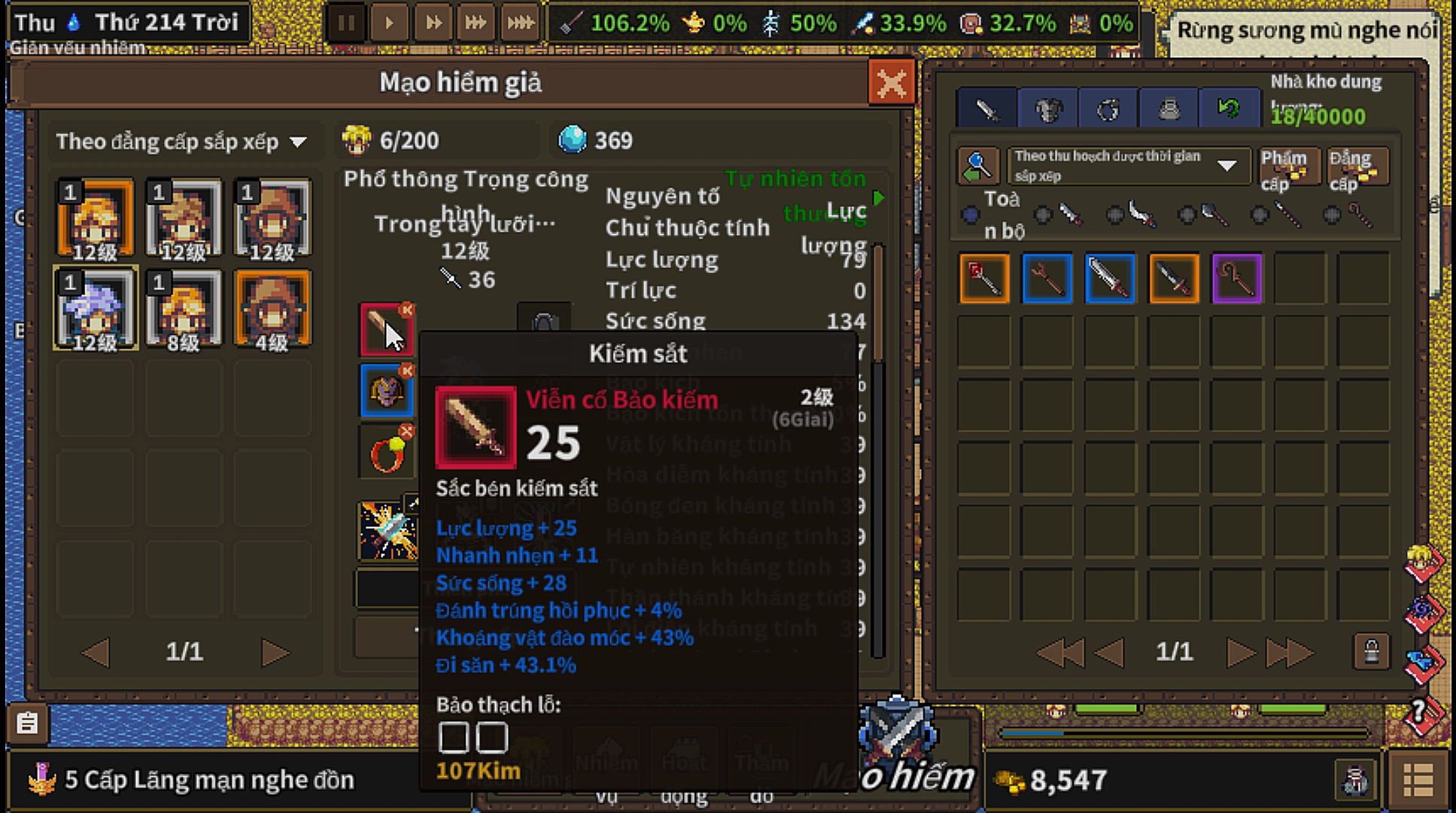
Task: Click the 'Phẩm cấp' filter button
Action: pyautogui.click(x=1288, y=167)
